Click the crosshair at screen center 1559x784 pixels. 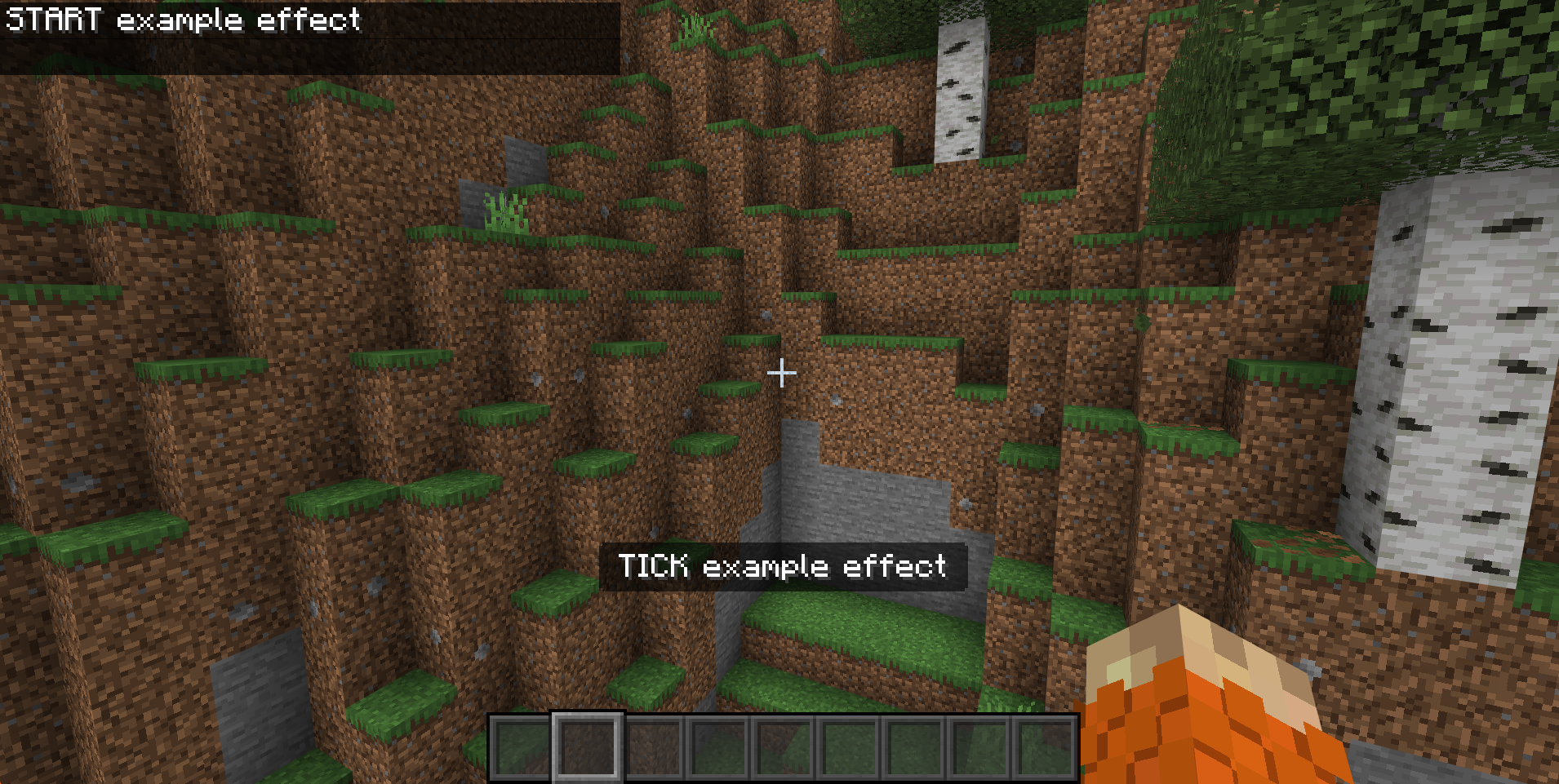(x=780, y=373)
